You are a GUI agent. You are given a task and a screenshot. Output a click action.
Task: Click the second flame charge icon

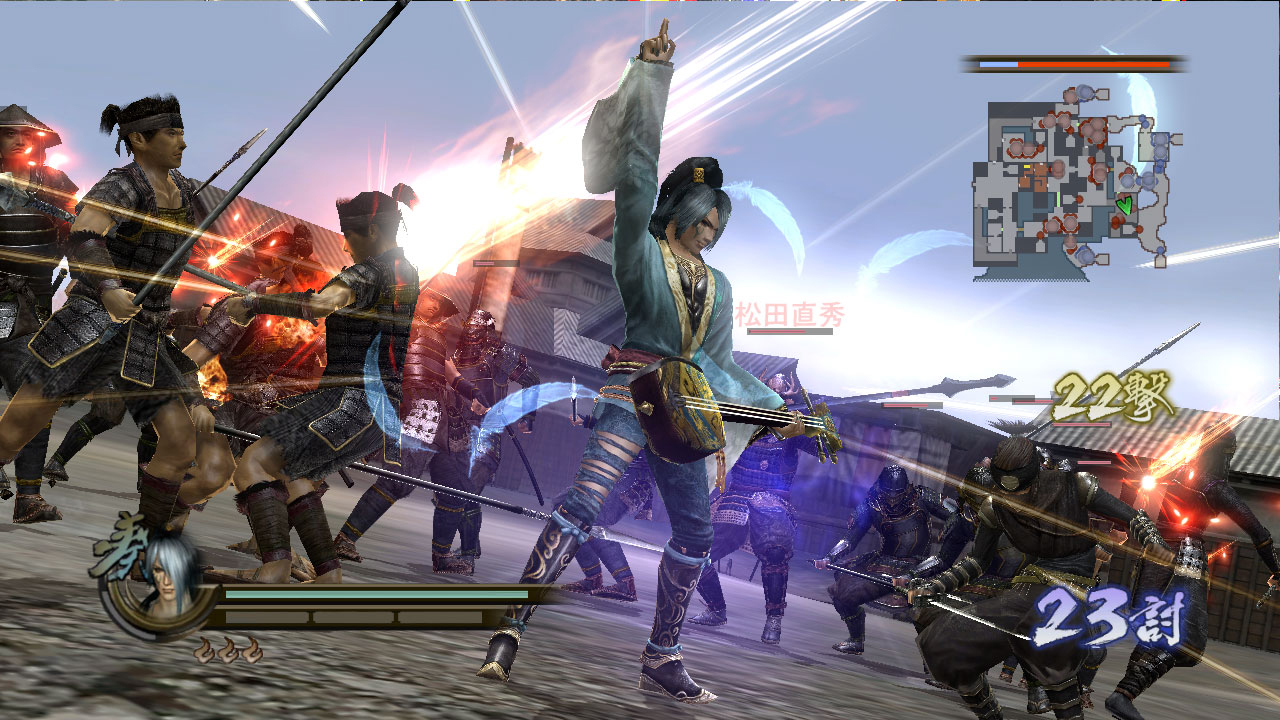tap(227, 651)
